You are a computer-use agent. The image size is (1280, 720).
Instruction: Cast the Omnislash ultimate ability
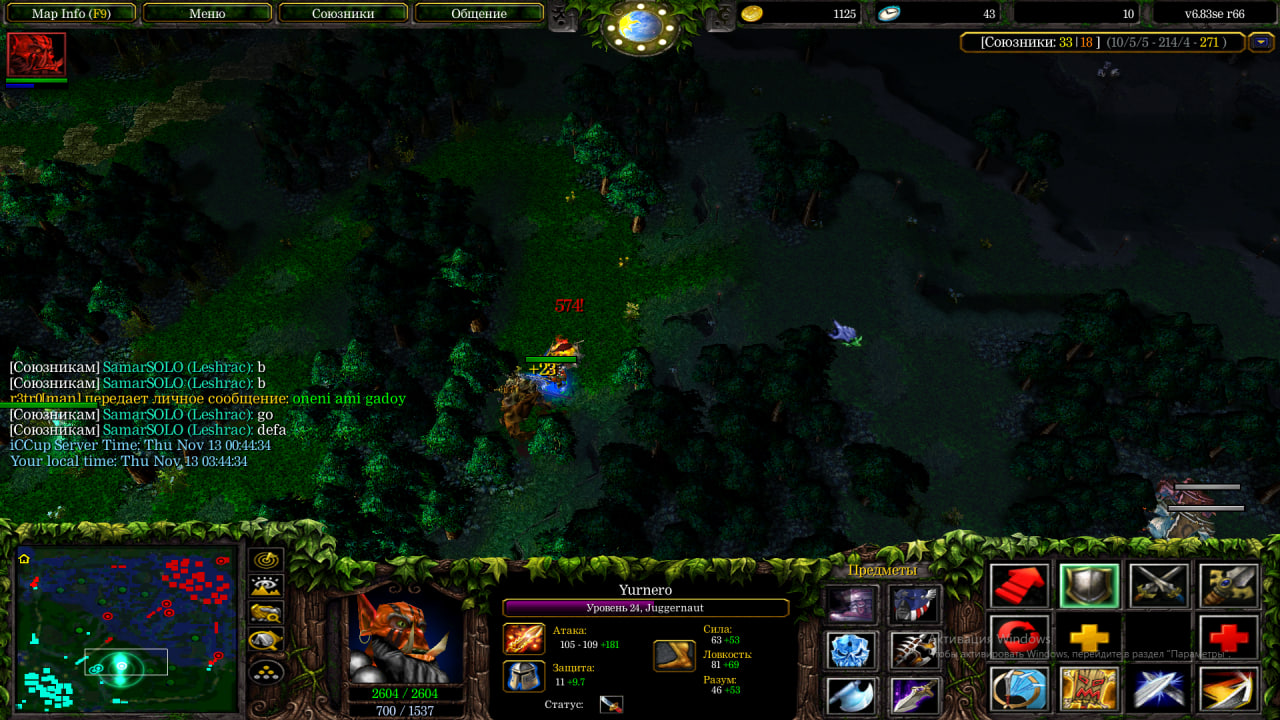(1229, 689)
